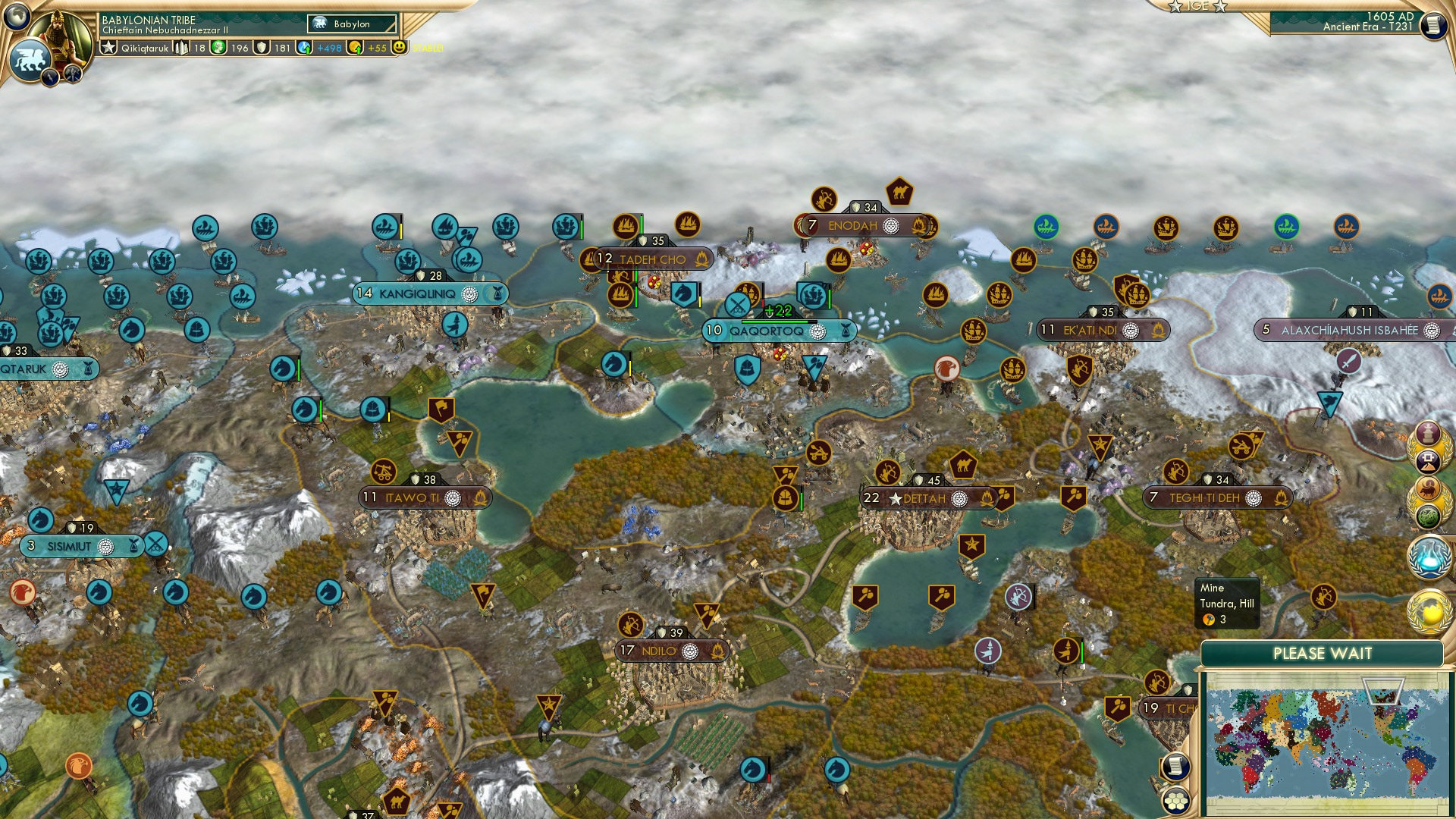Toggle the hex grid overlay button
Screen dimensions: 1456x819
(1175, 802)
